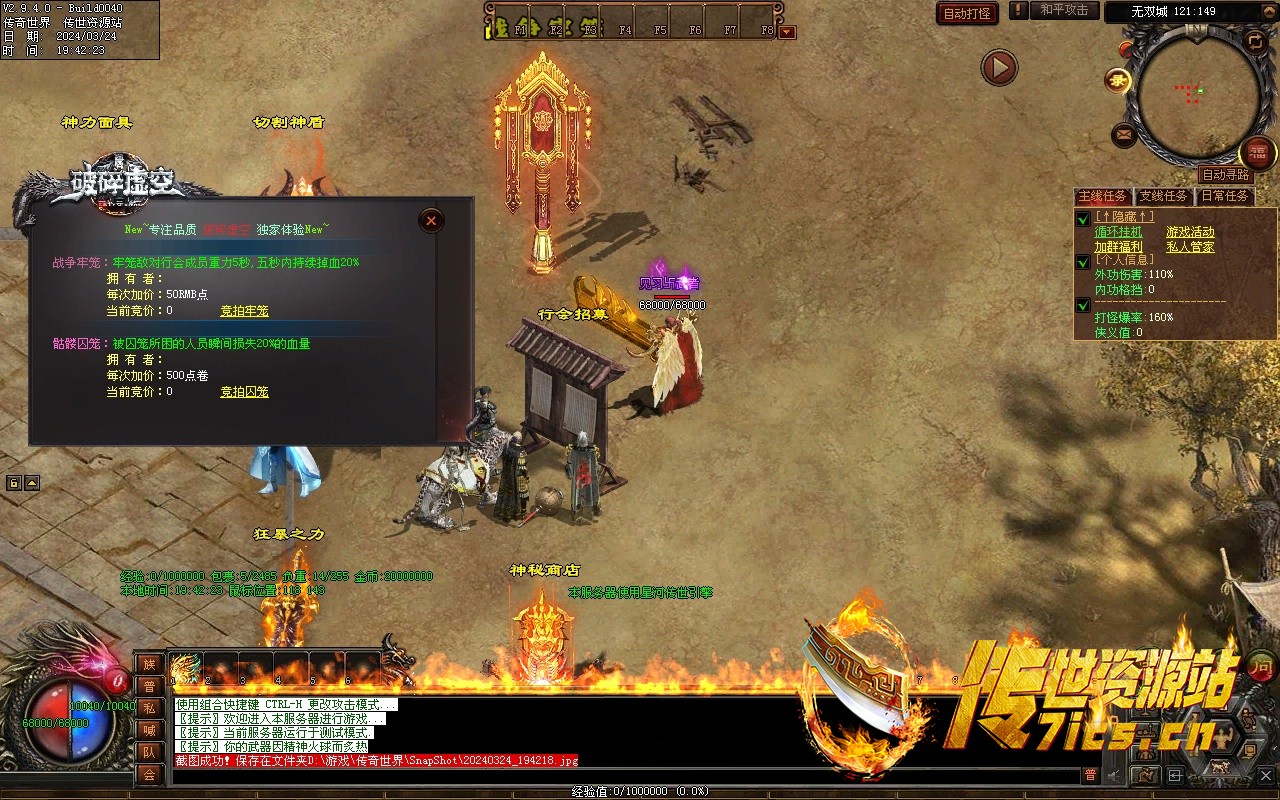Choose the 喊 shout chat channel button
This screenshot has width=1280, height=800.
pyautogui.click(x=149, y=730)
